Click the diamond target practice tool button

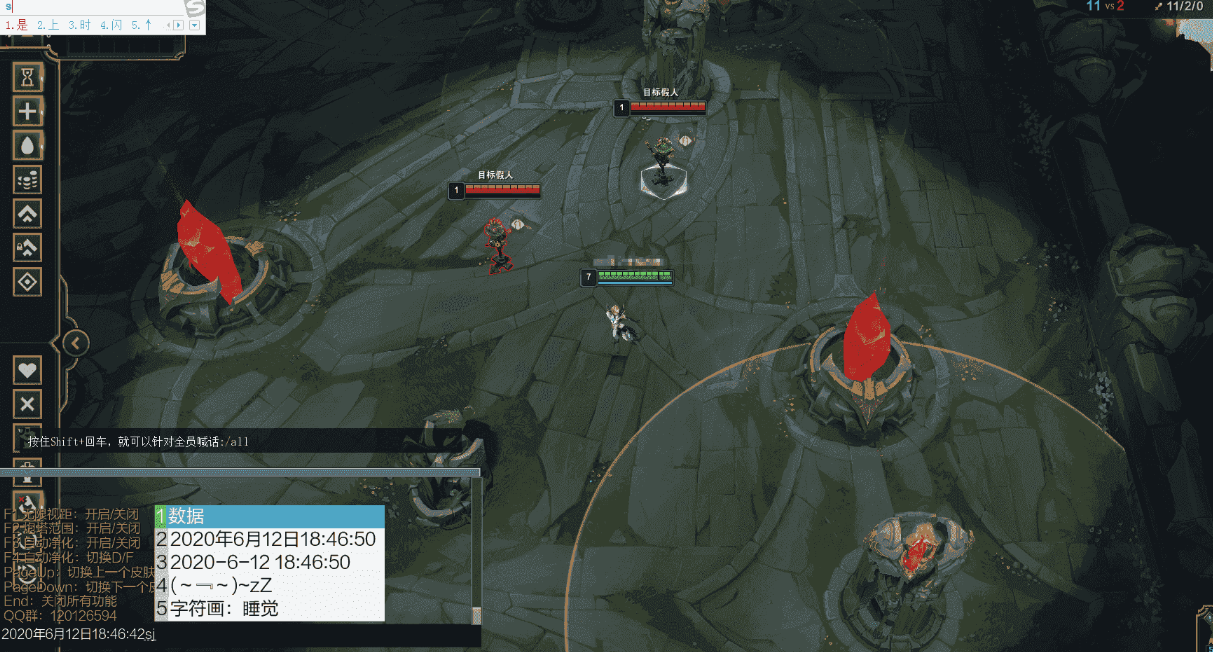coord(28,281)
